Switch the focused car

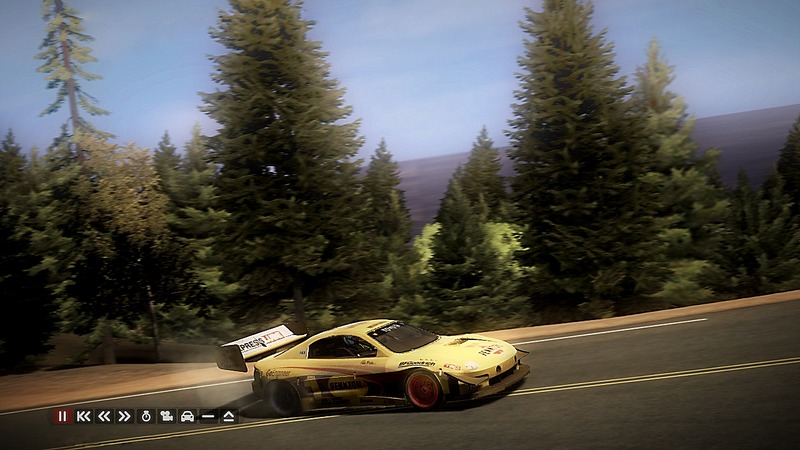187,416
